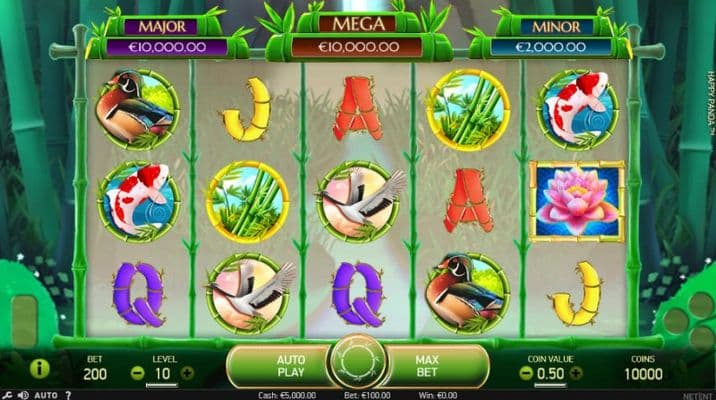Screen dimensions: 716x400
Task: Open the help question mark
Action: [x=68, y=395]
